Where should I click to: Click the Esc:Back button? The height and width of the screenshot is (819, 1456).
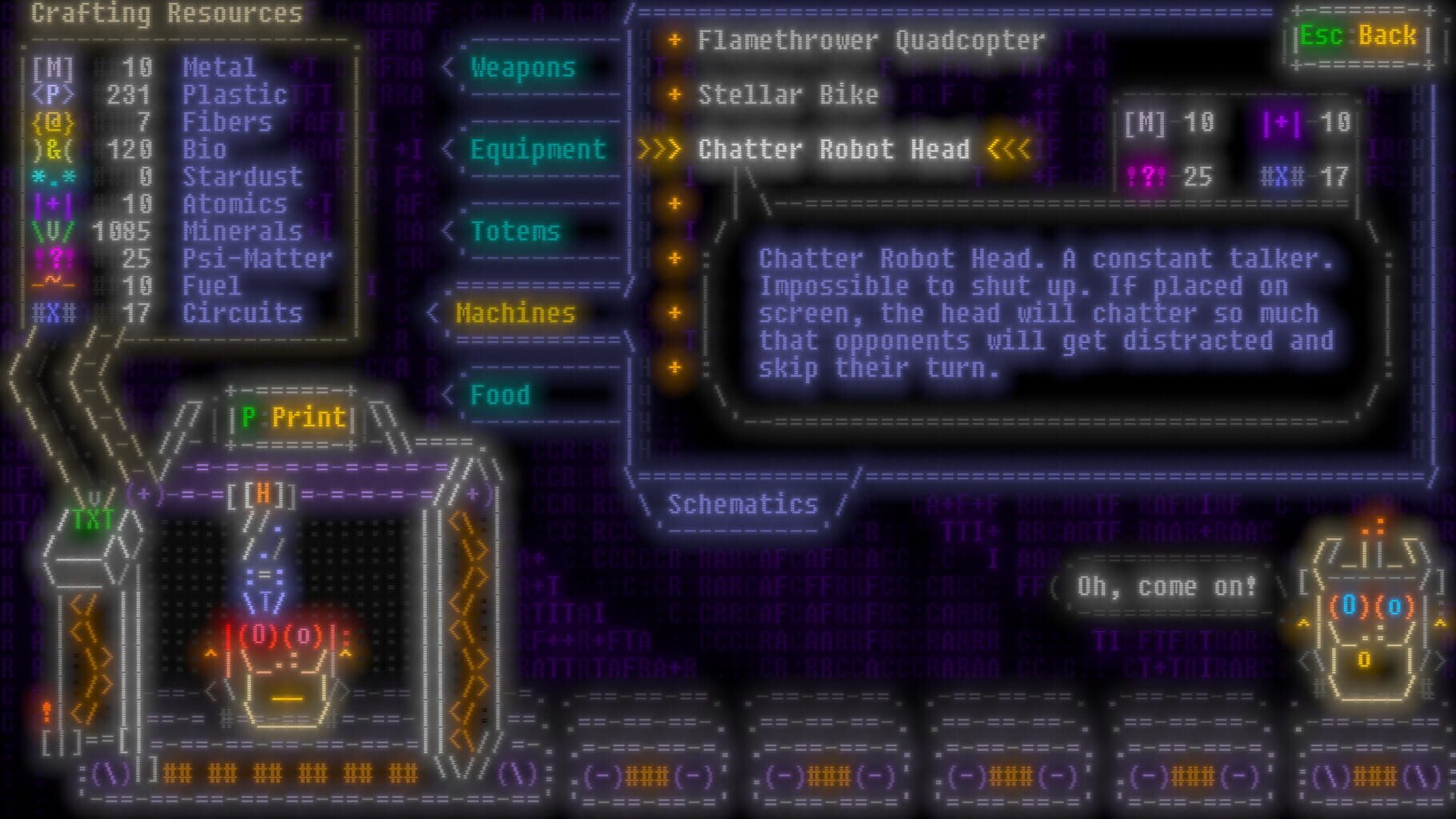(x=1358, y=36)
